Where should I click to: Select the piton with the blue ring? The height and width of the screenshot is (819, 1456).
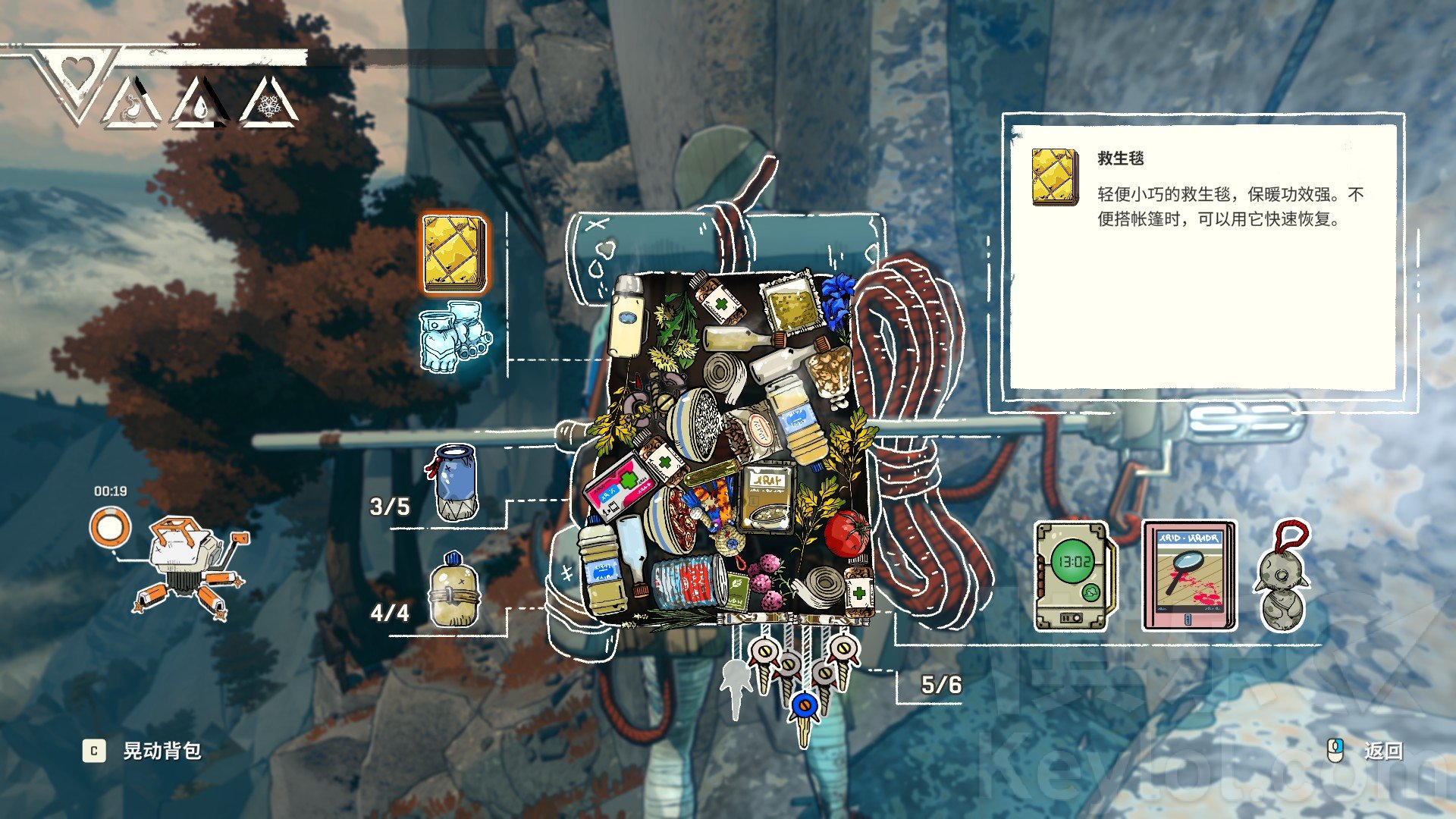[804, 711]
